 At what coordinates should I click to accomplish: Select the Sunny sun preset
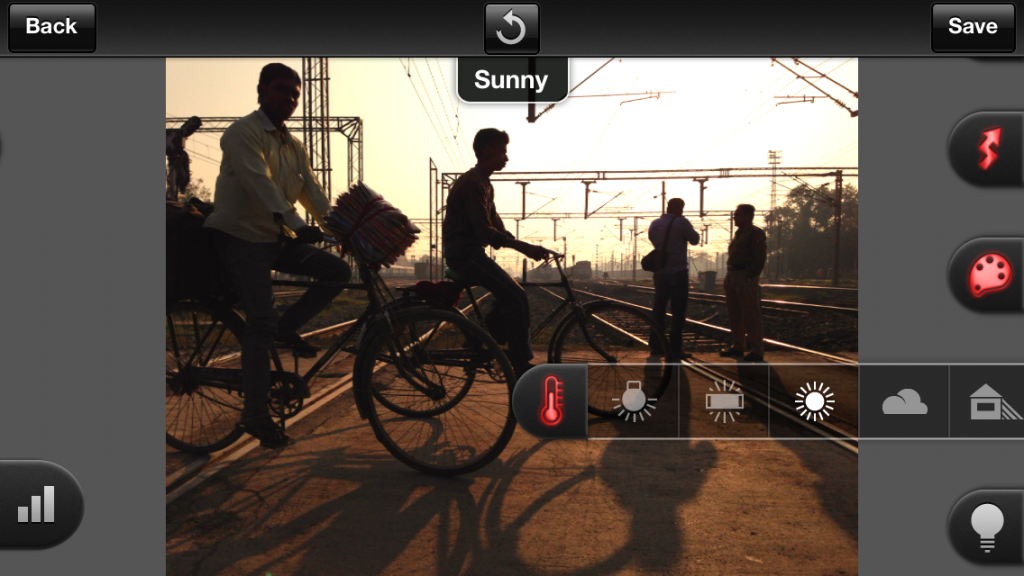coord(814,401)
